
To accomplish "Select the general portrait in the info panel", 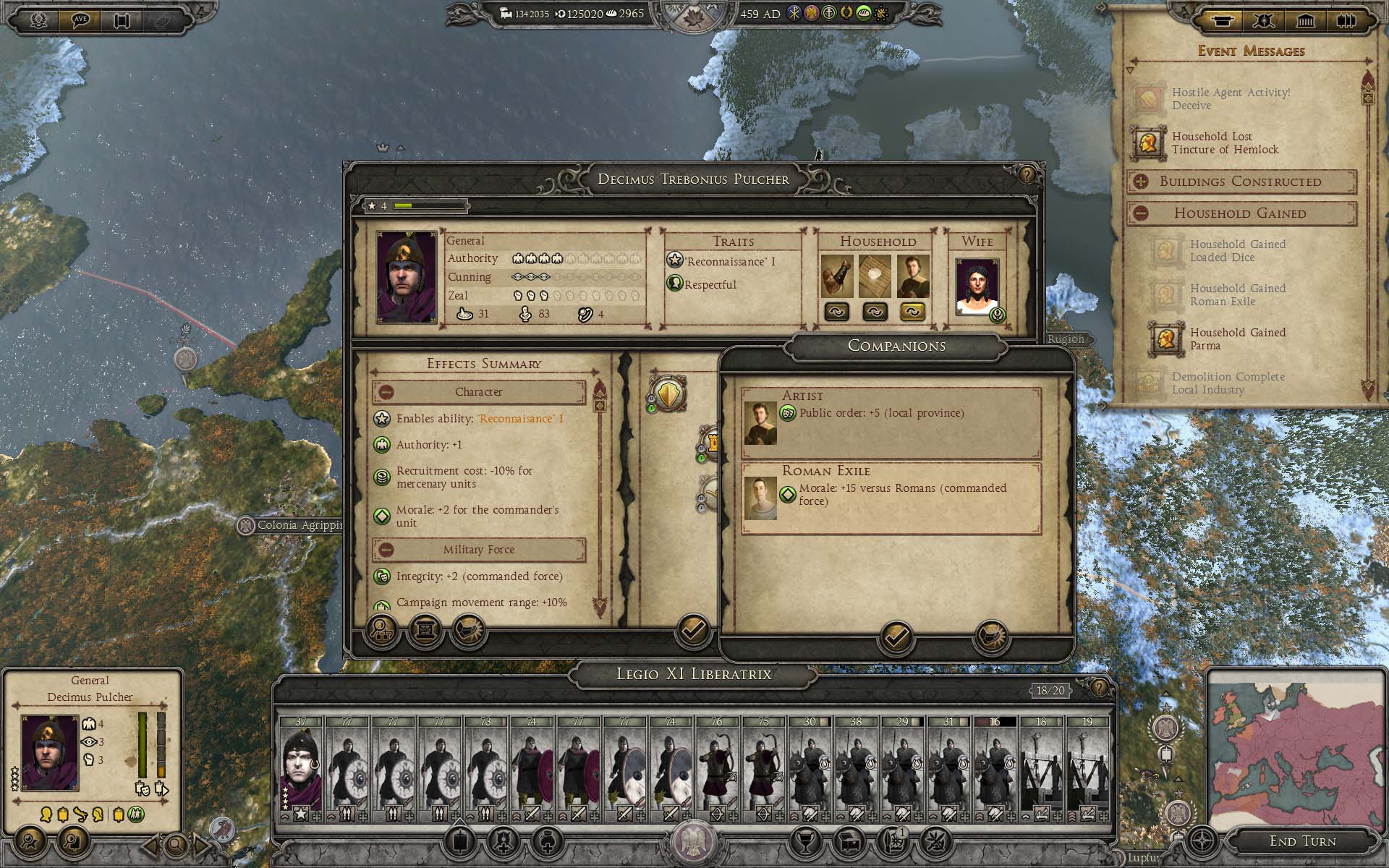I will pos(50,752).
